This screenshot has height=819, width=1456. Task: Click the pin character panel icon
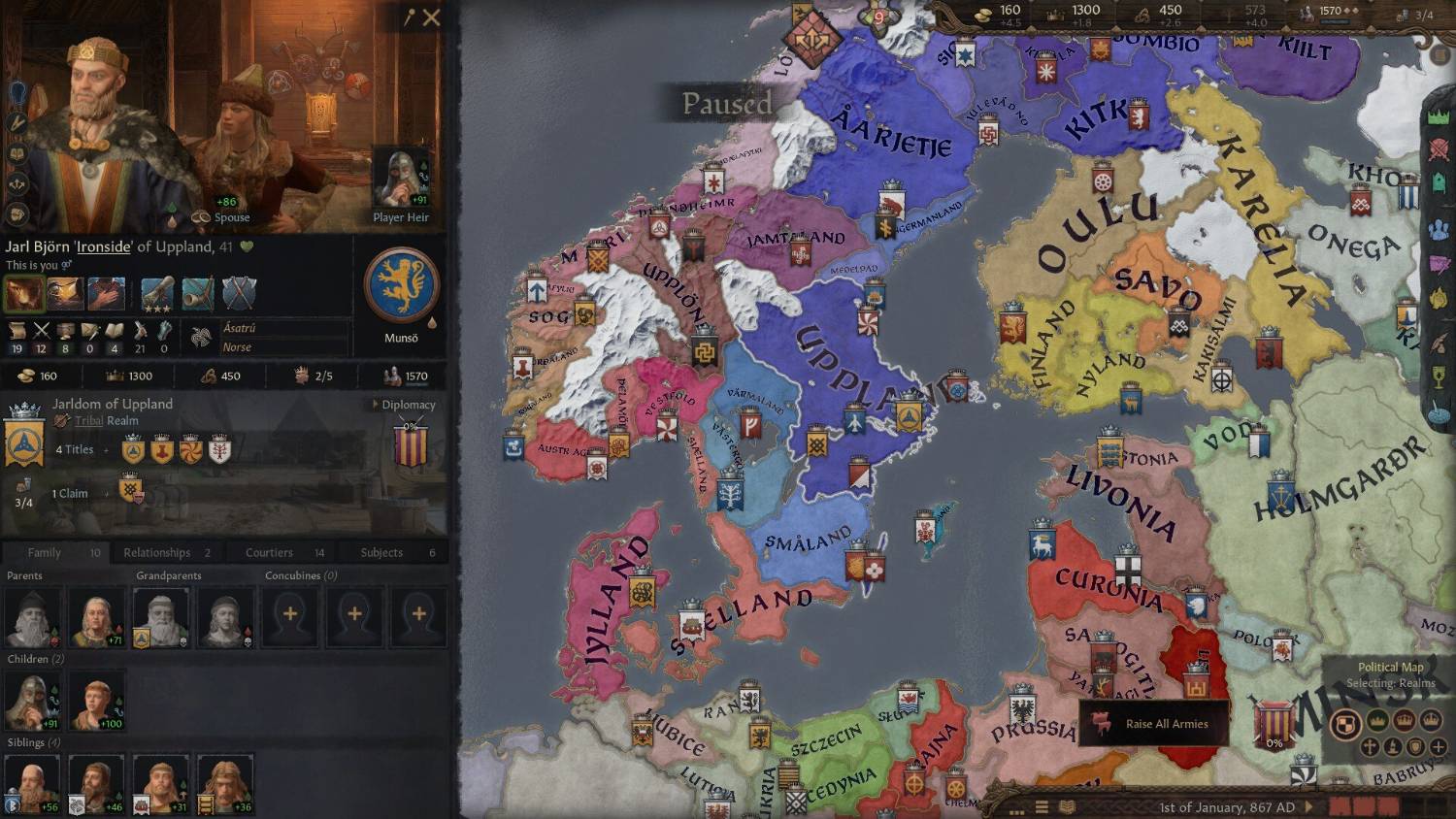(410, 17)
